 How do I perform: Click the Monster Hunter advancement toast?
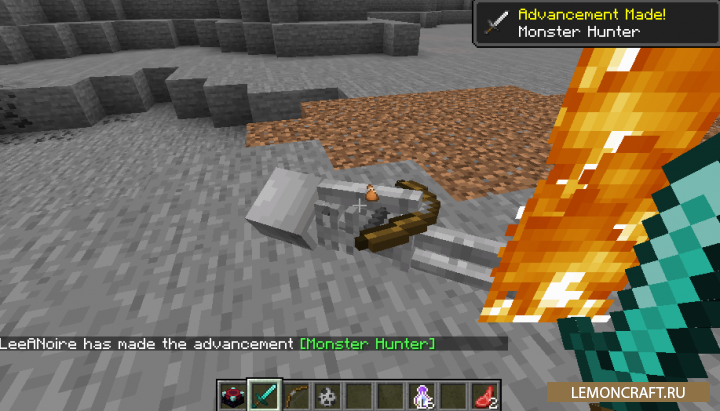pos(595,23)
